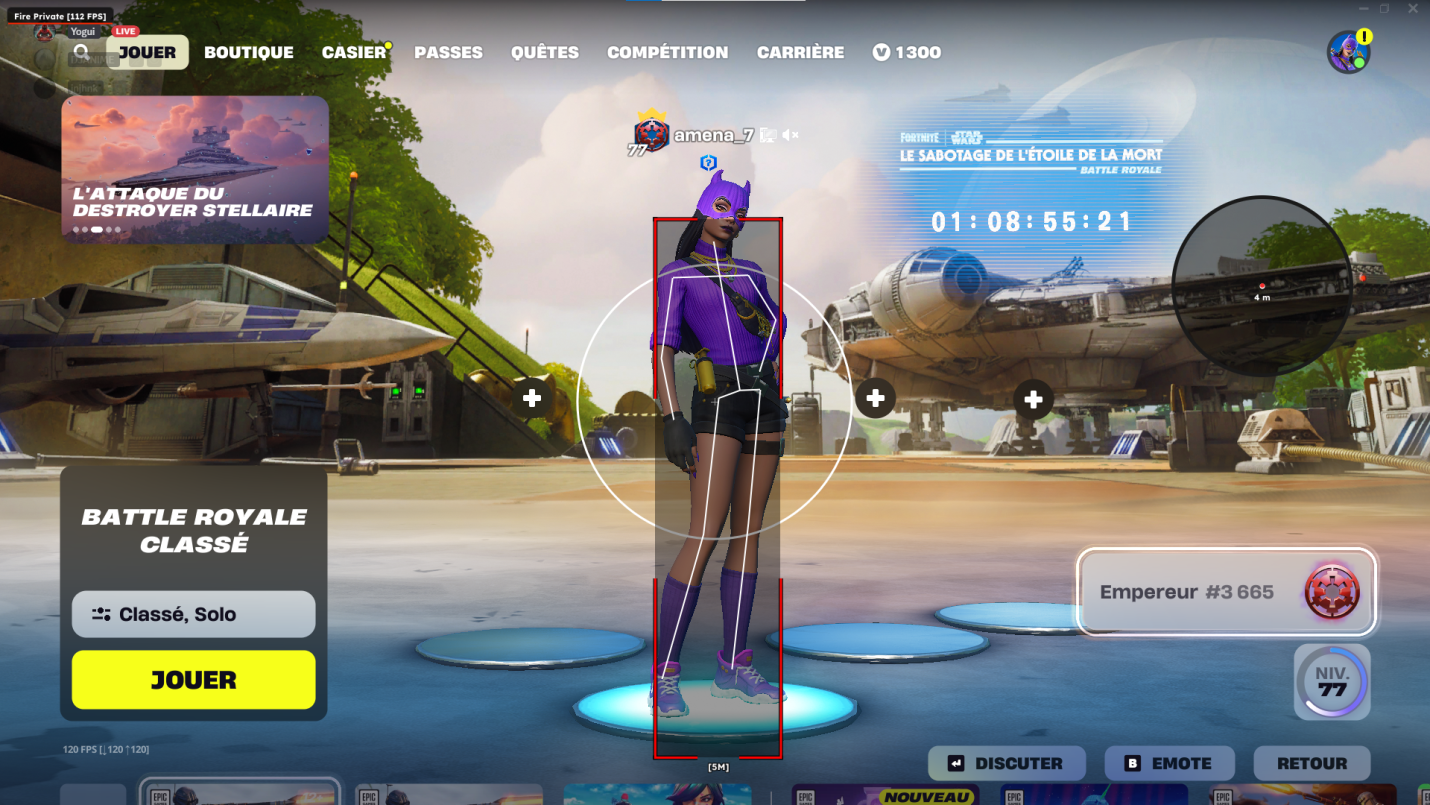Click the V-Bucks currency icon showing 1300
Viewport: 1430px width, 805px height.
click(882, 51)
